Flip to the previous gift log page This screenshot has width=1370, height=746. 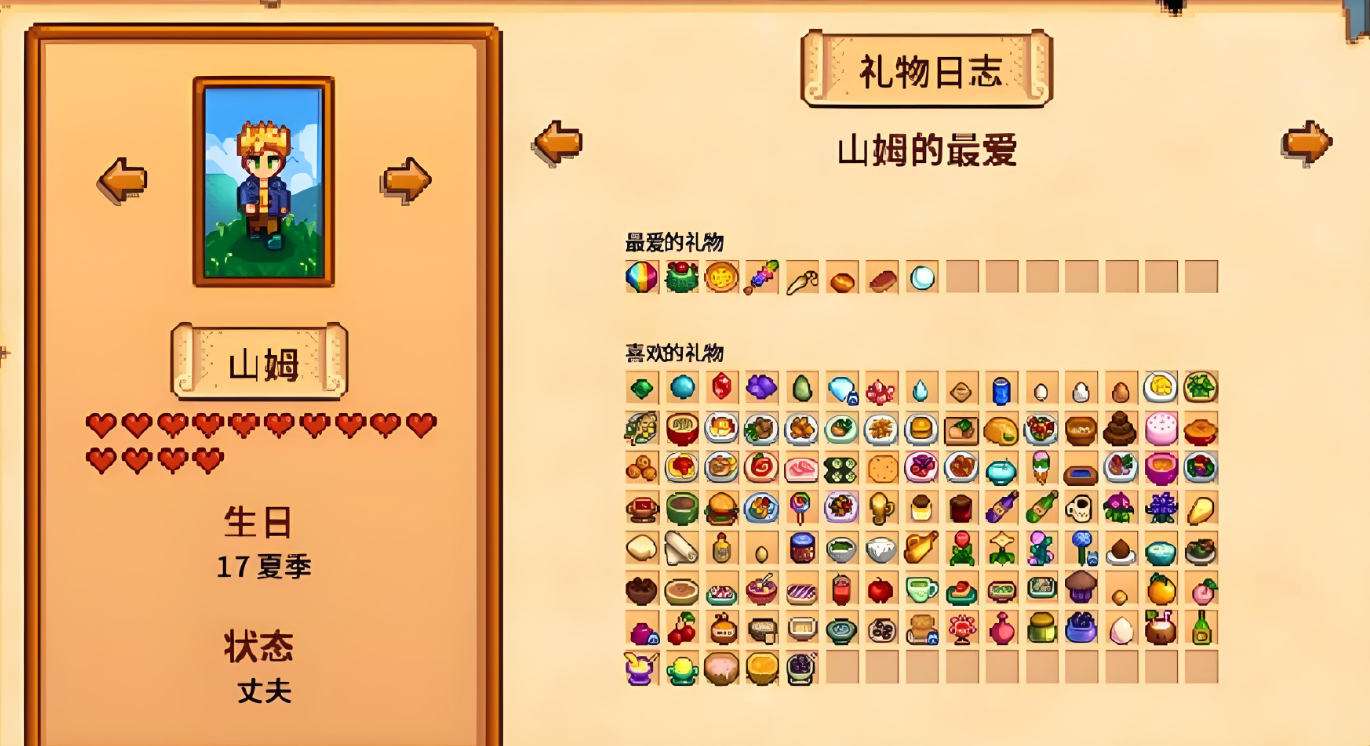click(x=558, y=142)
